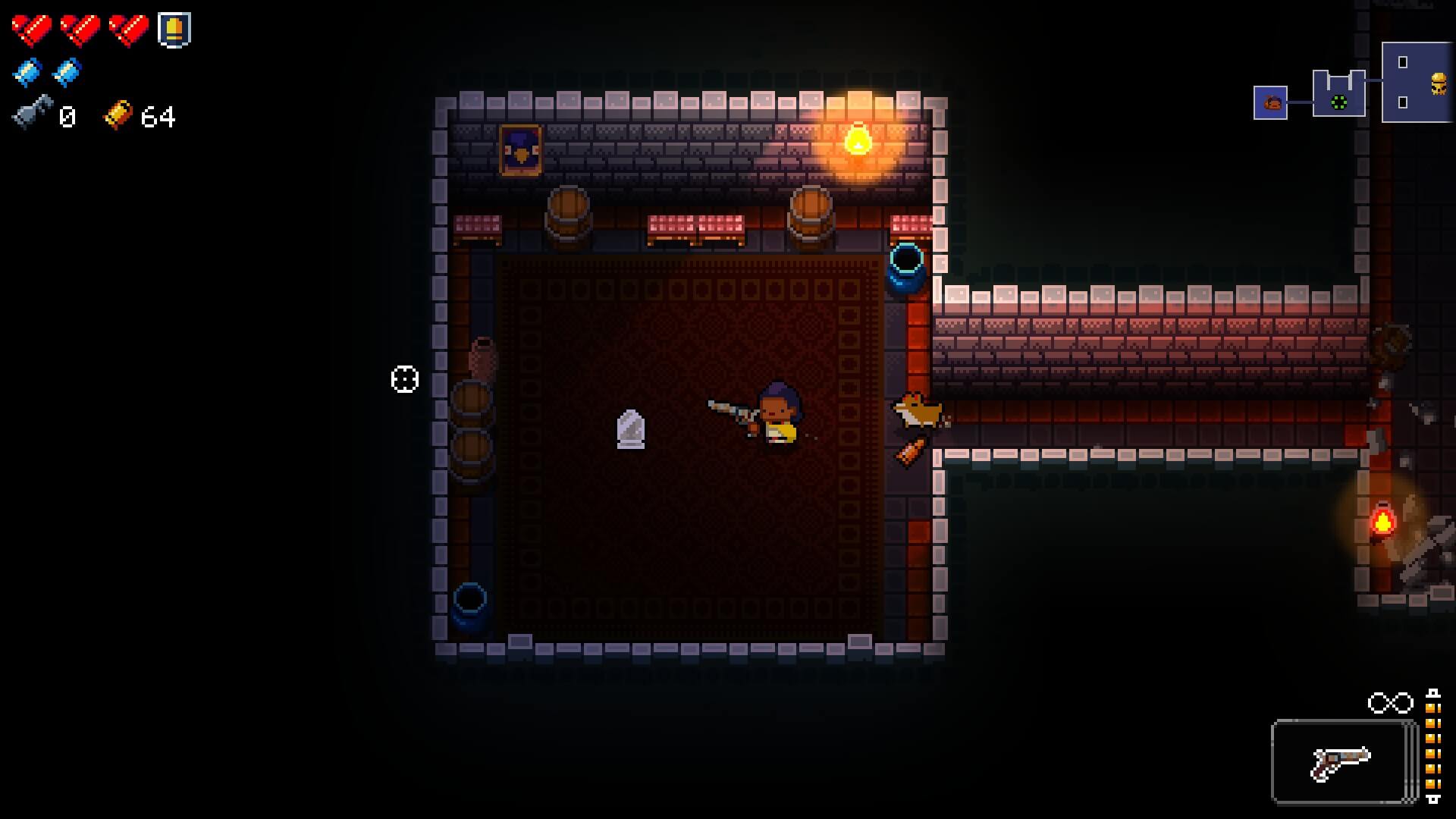Click the boss skull marker on the minimap
The width and height of the screenshot is (1456, 819).
coord(1438,83)
